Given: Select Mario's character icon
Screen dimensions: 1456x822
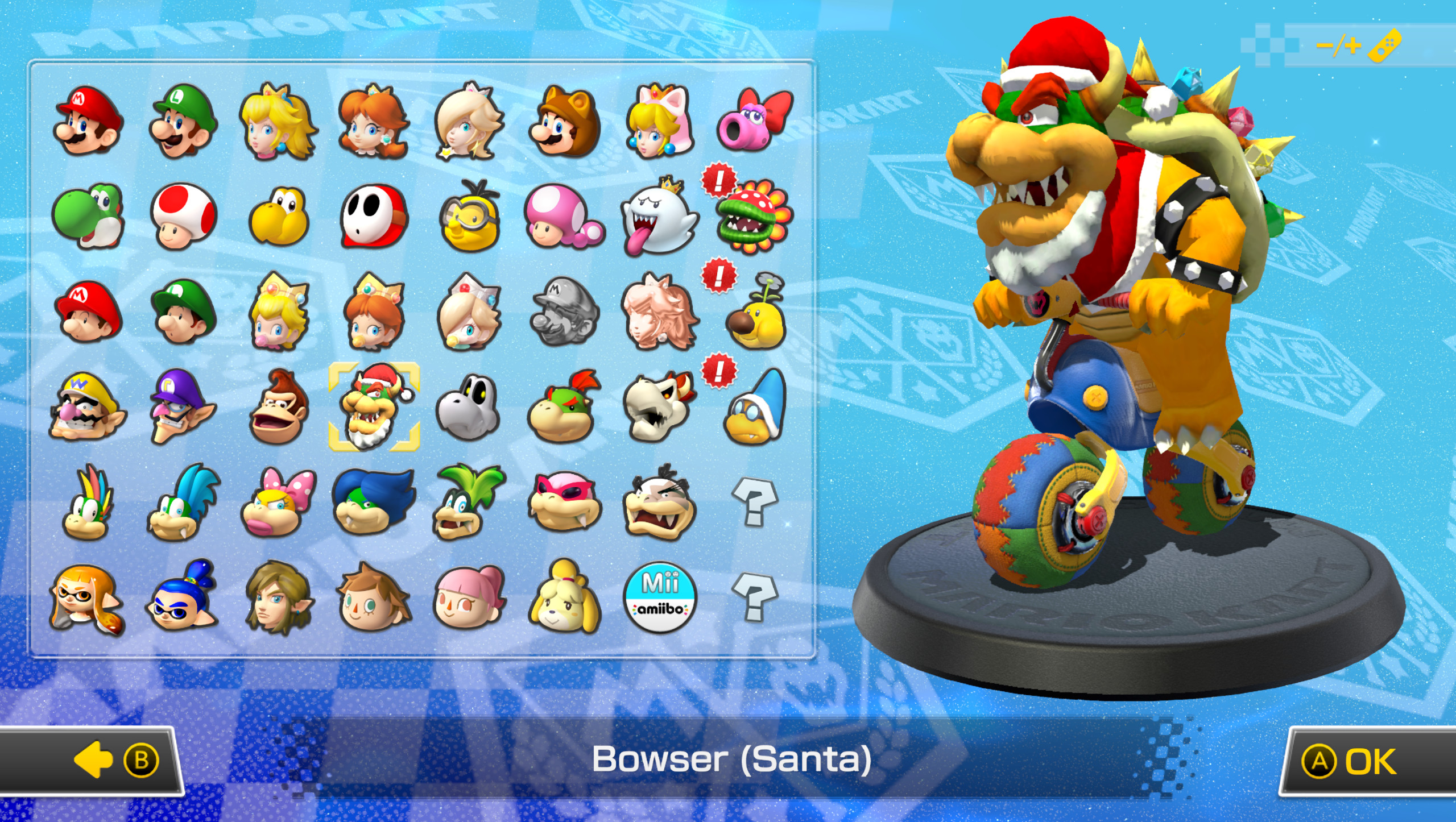Looking at the screenshot, I should click(88, 121).
